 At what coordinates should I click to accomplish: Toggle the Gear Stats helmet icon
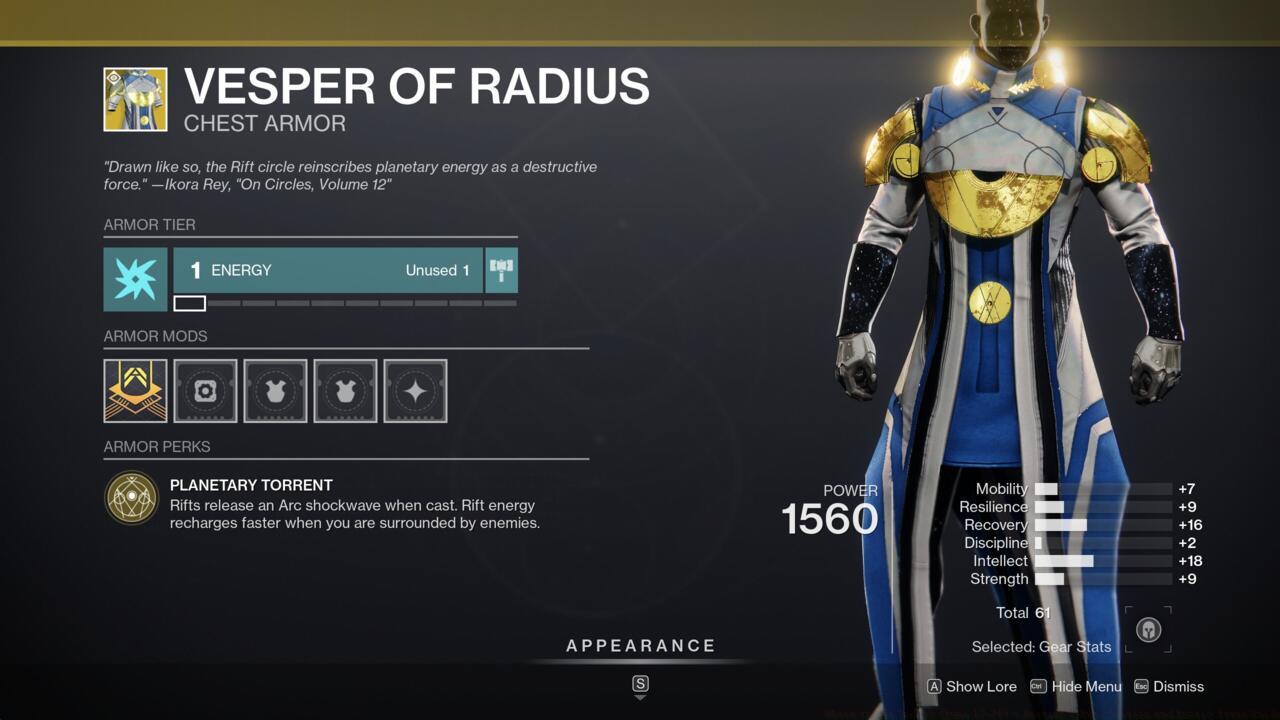[1147, 629]
